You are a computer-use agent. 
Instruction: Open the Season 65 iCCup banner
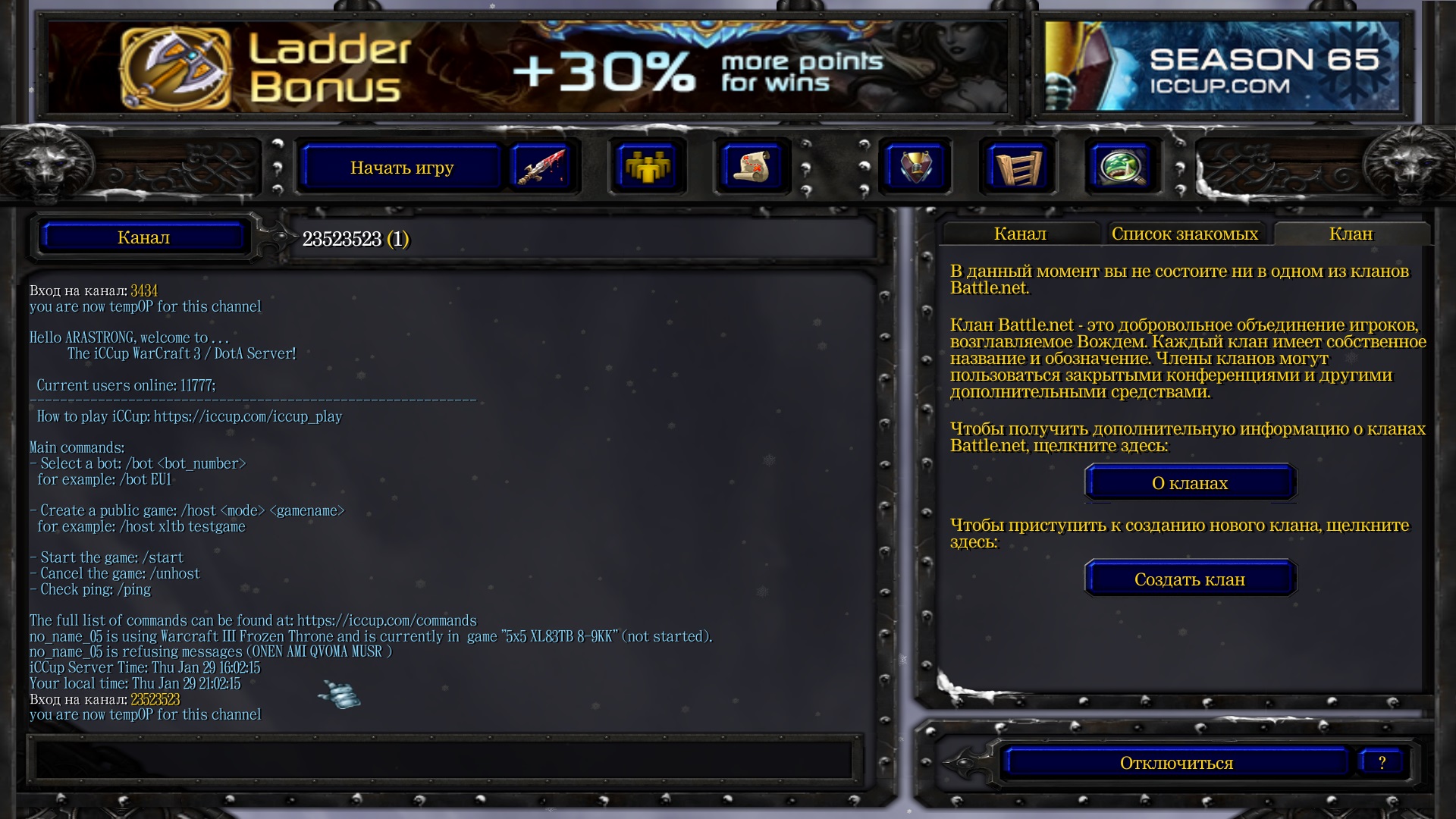pos(1221,68)
